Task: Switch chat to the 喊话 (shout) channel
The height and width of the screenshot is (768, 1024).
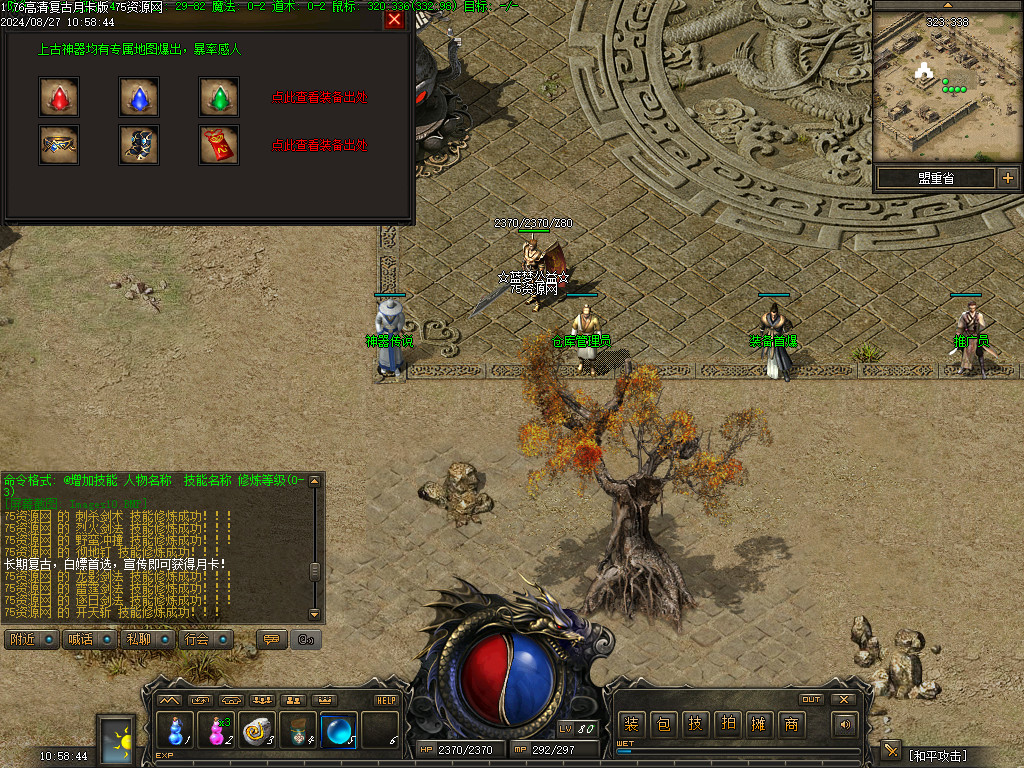Action: 89,639
